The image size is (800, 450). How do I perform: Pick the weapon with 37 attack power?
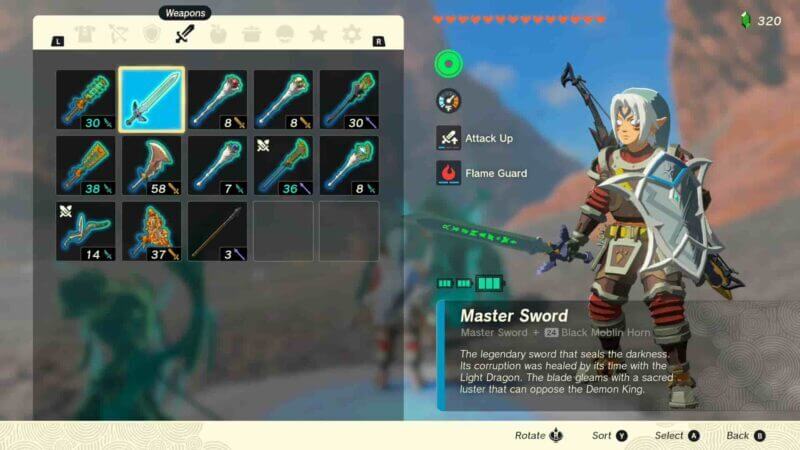coord(151,231)
